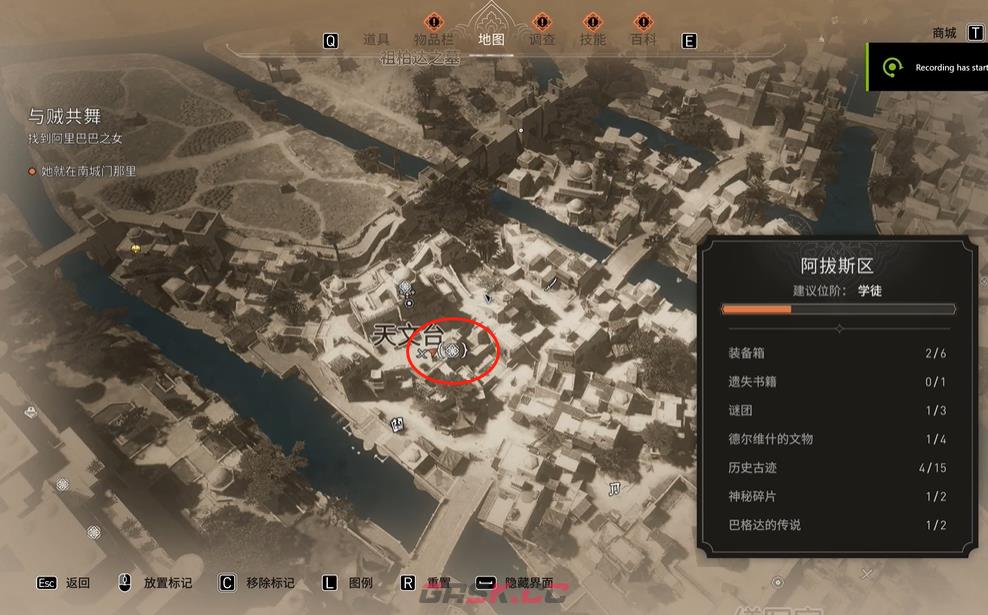Screen dimensions: 988x615
Task: Select the 地图 map tab
Action: [x=491, y=40]
